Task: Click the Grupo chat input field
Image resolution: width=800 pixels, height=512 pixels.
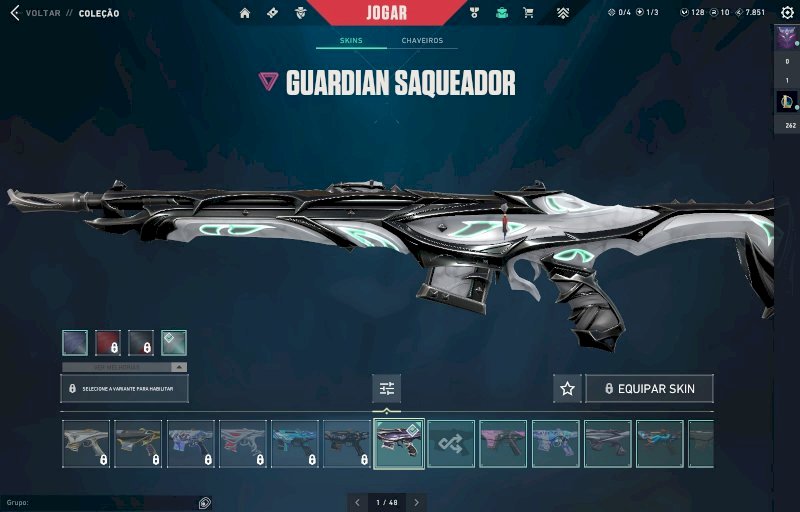Action: click(x=100, y=503)
